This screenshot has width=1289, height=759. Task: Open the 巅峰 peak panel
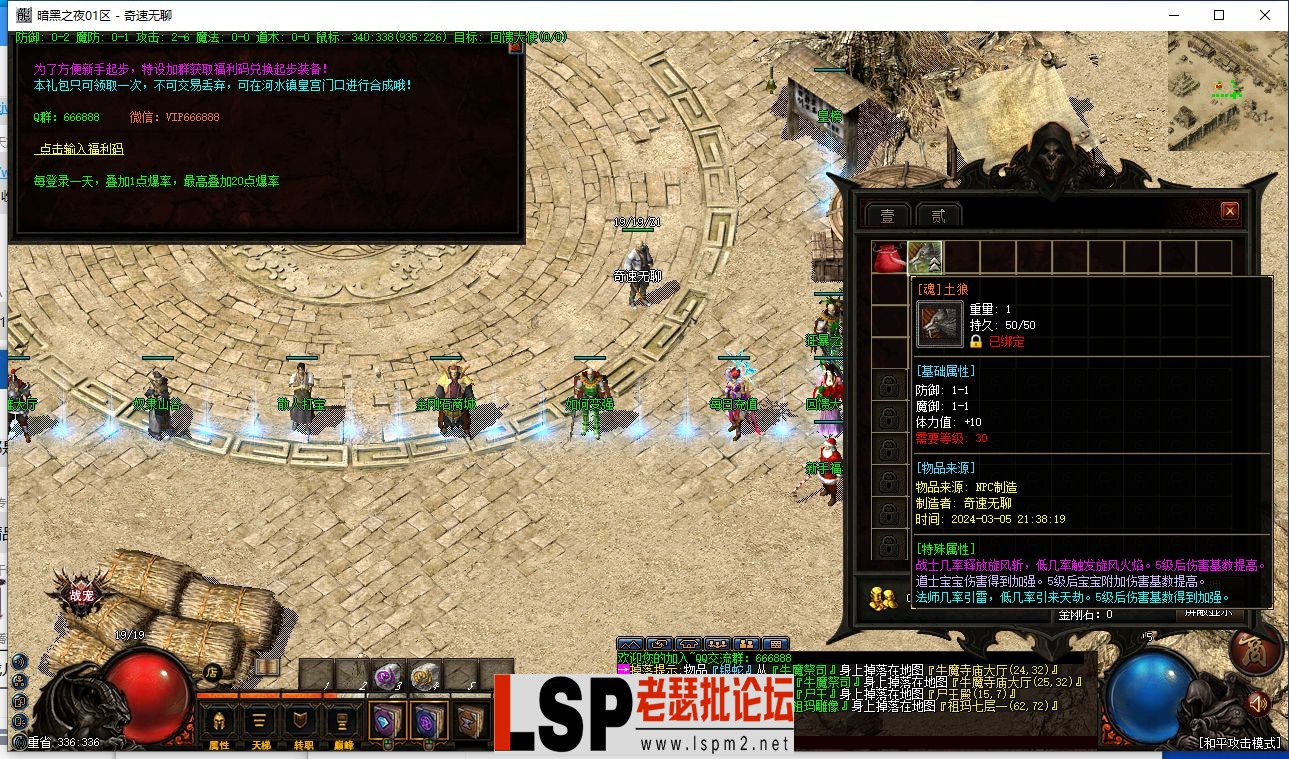[343, 722]
